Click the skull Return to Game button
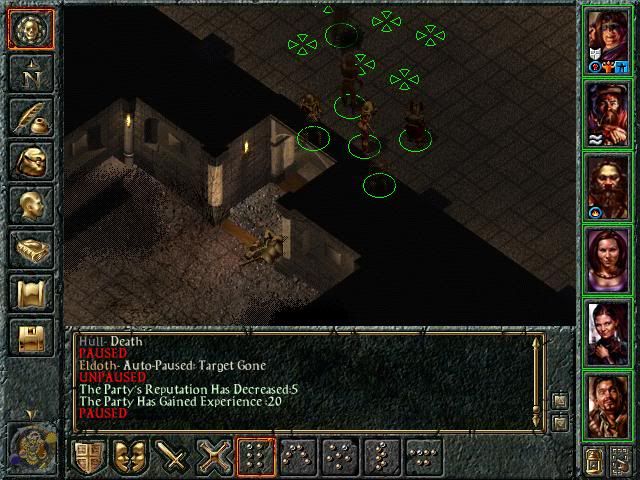 31,28
